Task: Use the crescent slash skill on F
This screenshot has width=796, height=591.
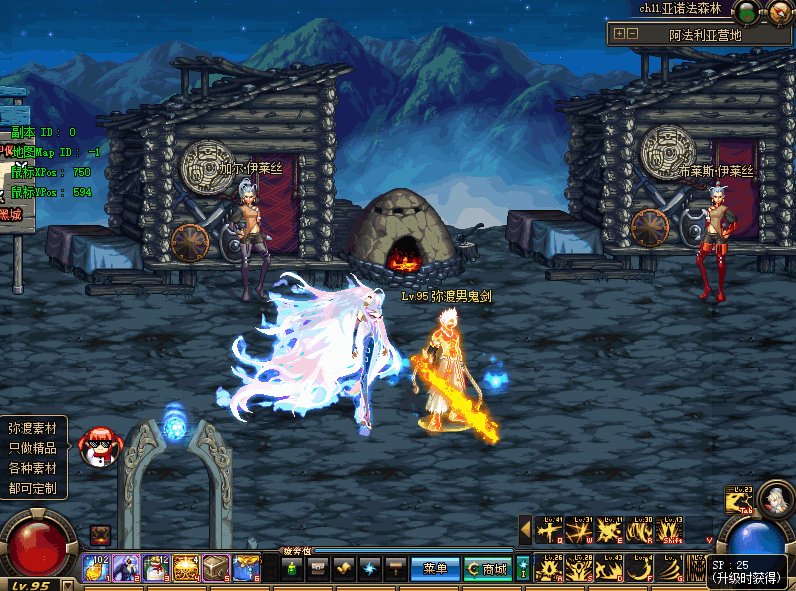Action: [640, 568]
